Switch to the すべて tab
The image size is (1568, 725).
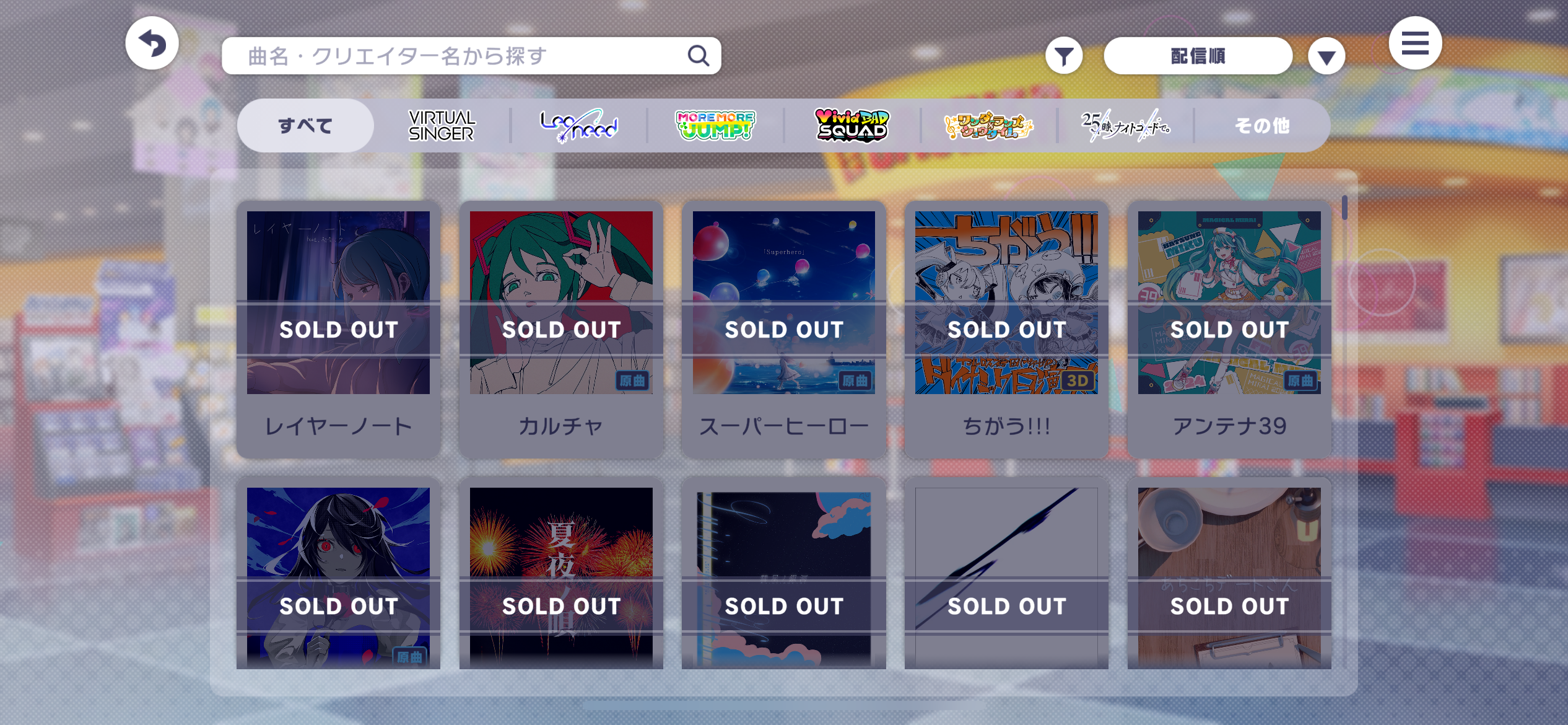coord(305,126)
